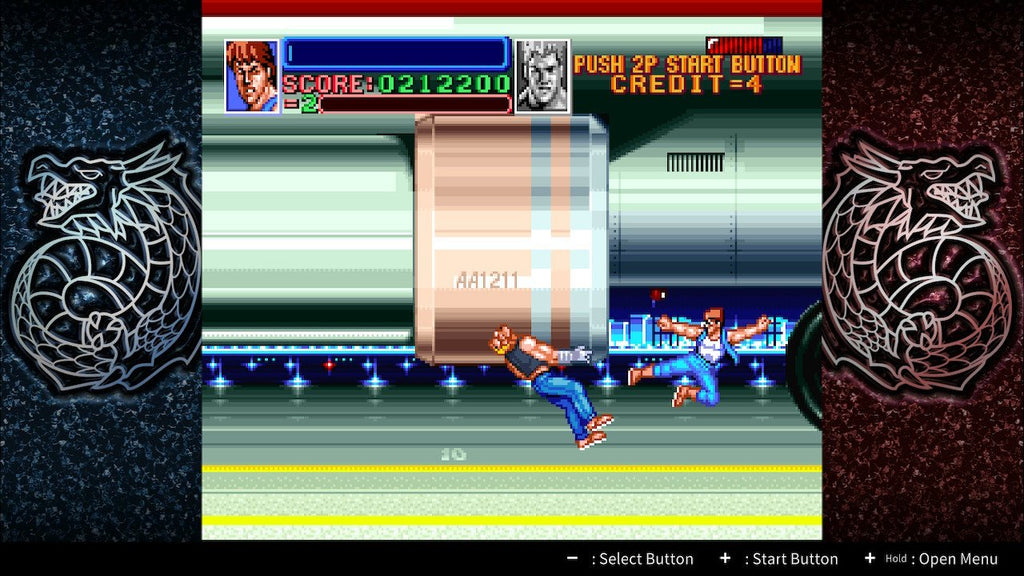Click the player one fighter portrait
The width and height of the screenshot is (1024, 576).
pyautogui.click(x=251, y=76)
